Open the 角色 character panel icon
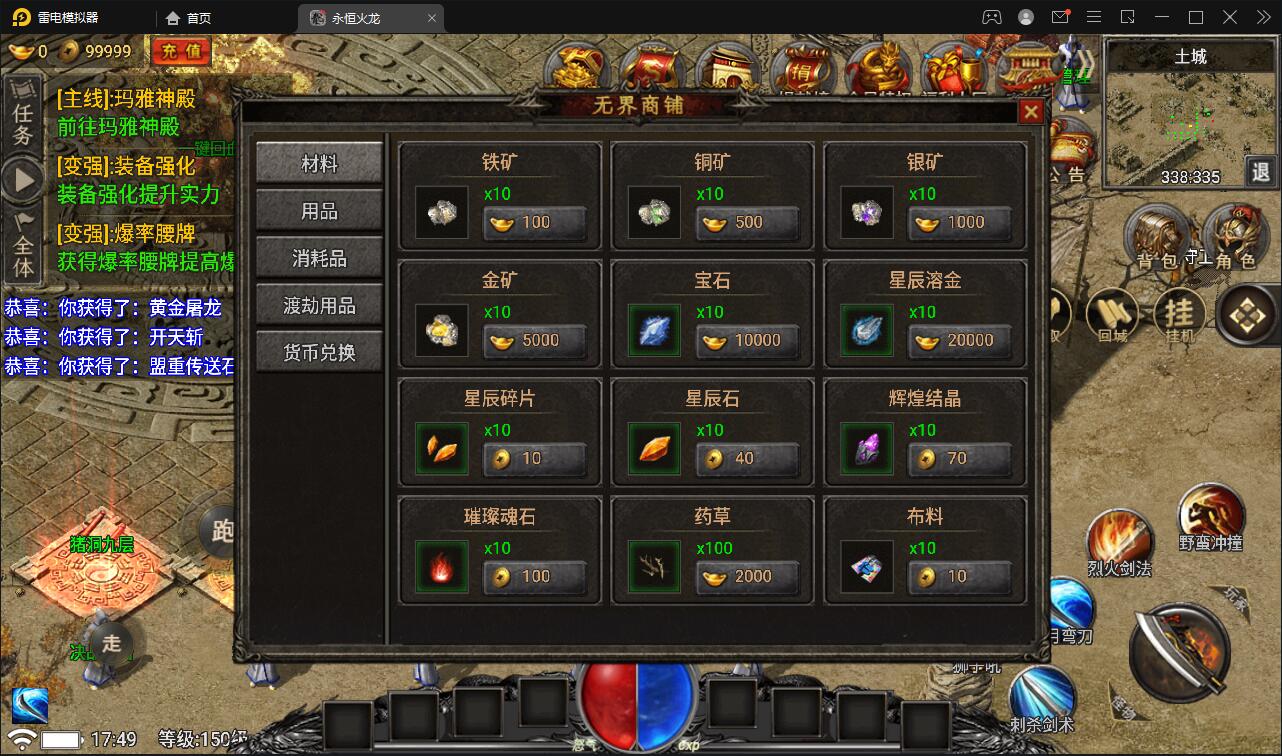 click(x=1238, y=236)
